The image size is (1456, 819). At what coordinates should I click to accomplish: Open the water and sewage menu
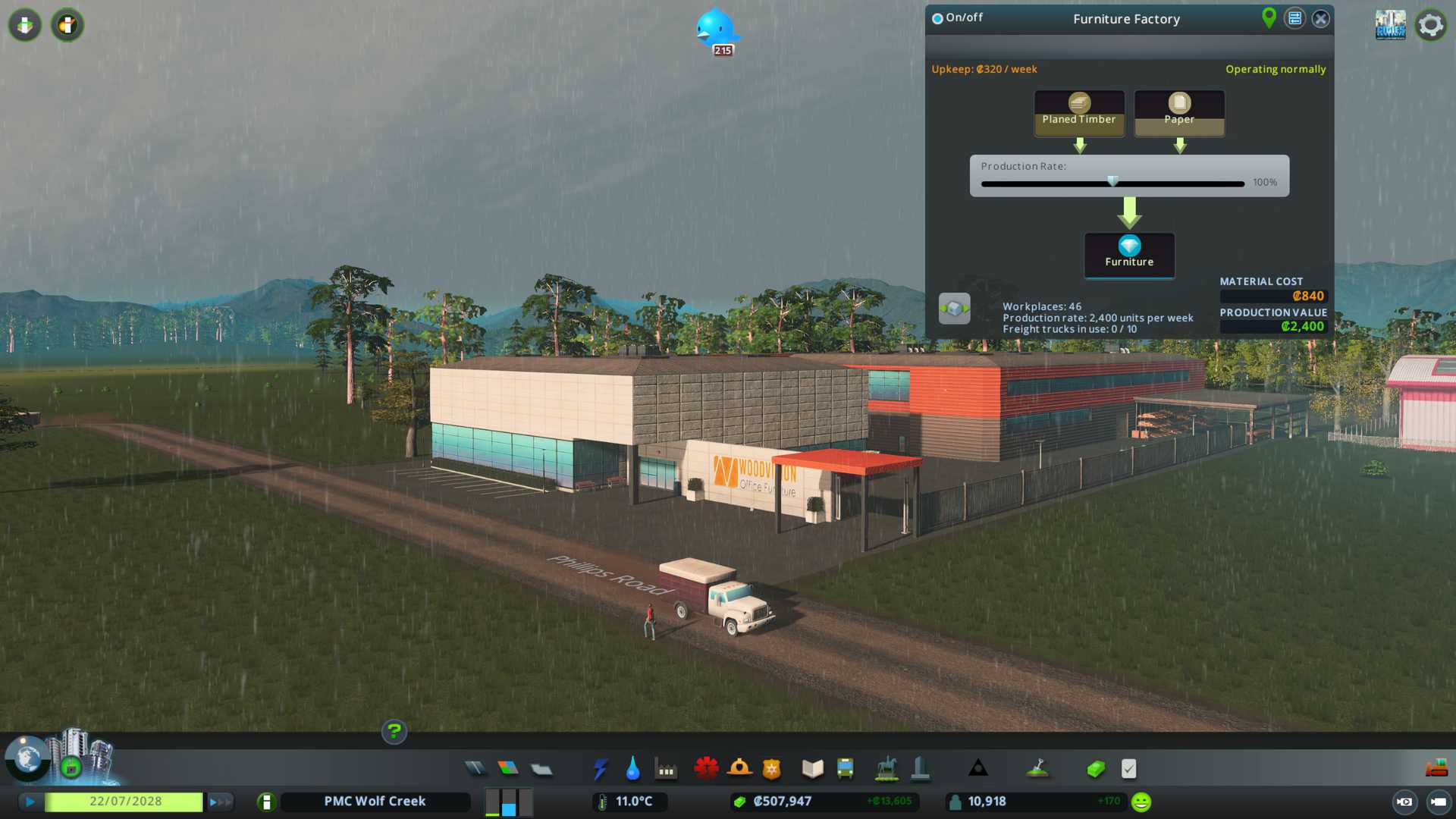[632, 769]
